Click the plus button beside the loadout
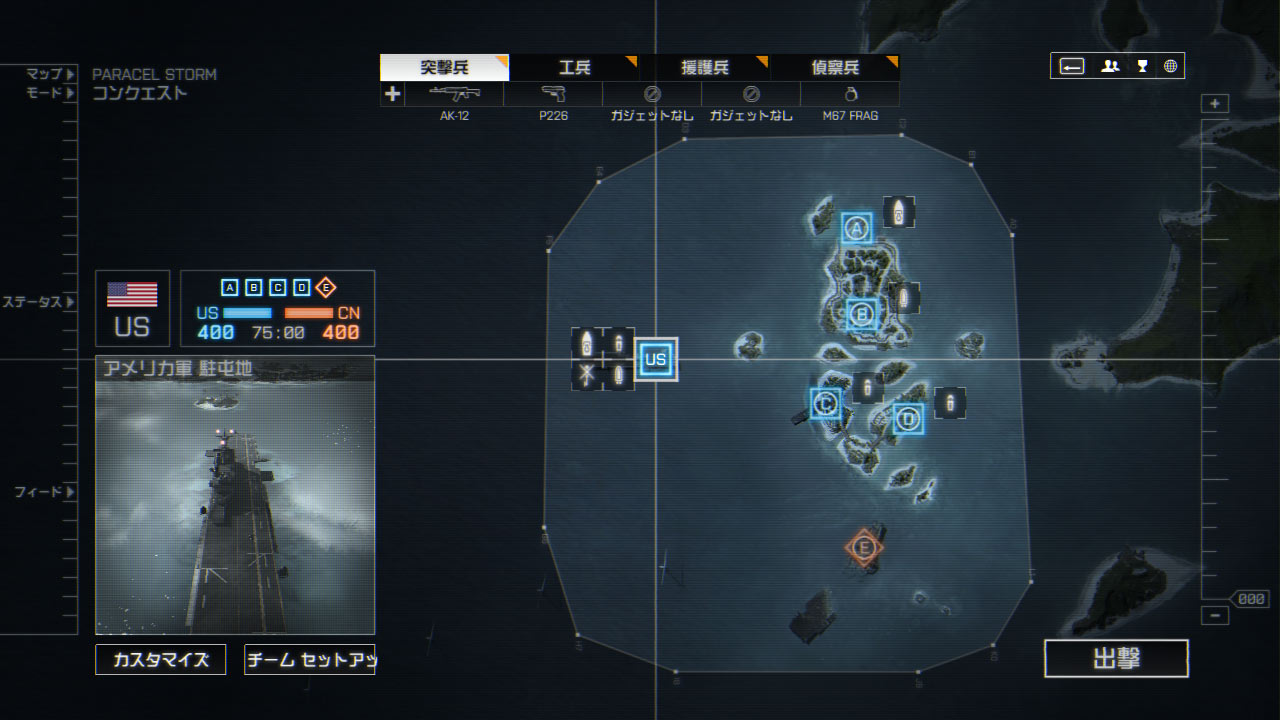The image size is (1280, 720). point(392,94)
